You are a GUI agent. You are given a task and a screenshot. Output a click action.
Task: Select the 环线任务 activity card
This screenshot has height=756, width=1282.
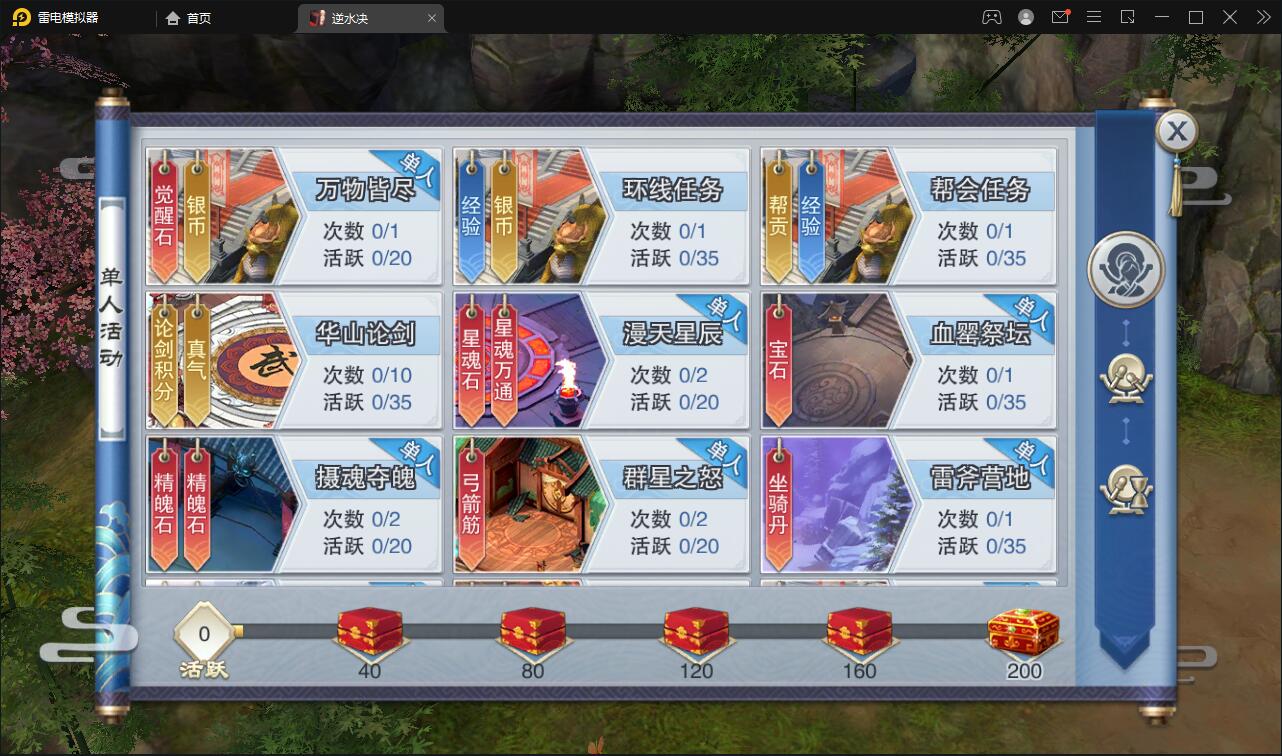coord(601,217)
